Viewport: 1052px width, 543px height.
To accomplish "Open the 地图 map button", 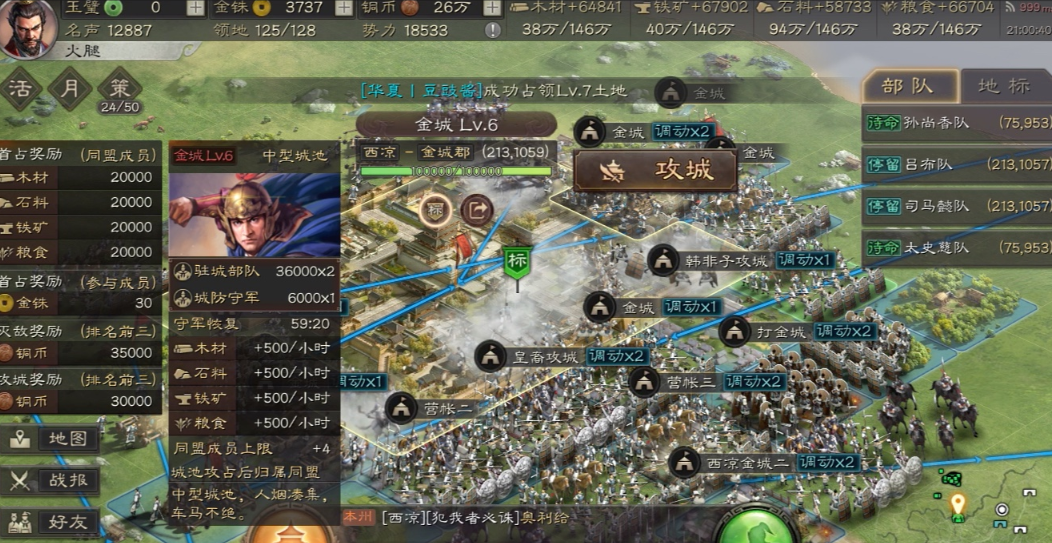I will pos(55,439).
